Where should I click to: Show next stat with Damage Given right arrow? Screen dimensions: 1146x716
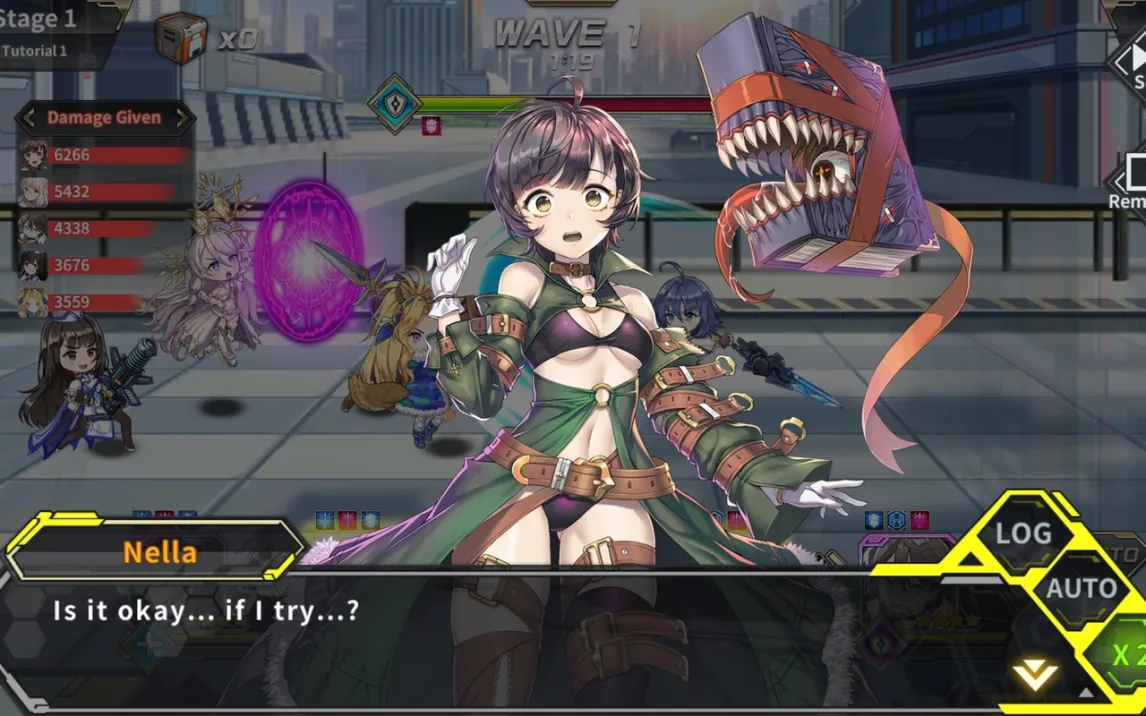(181, 118)
